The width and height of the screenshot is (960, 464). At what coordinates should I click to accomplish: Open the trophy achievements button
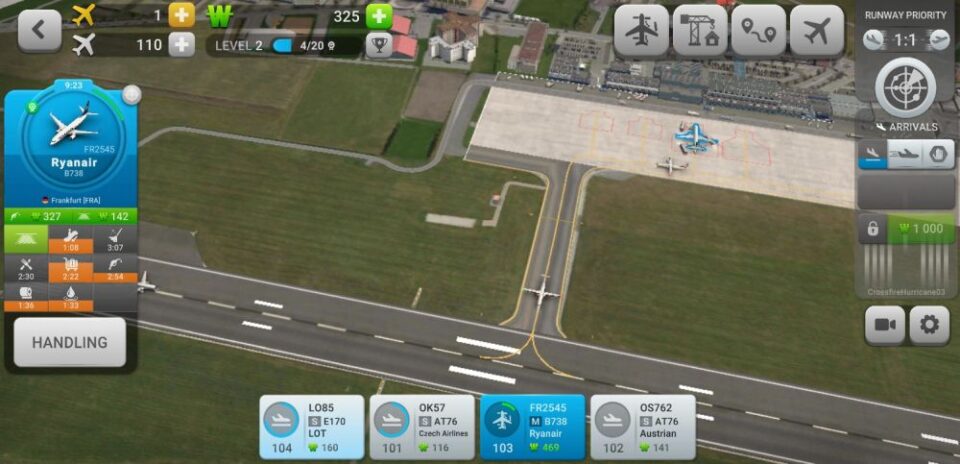click(378, 45)
